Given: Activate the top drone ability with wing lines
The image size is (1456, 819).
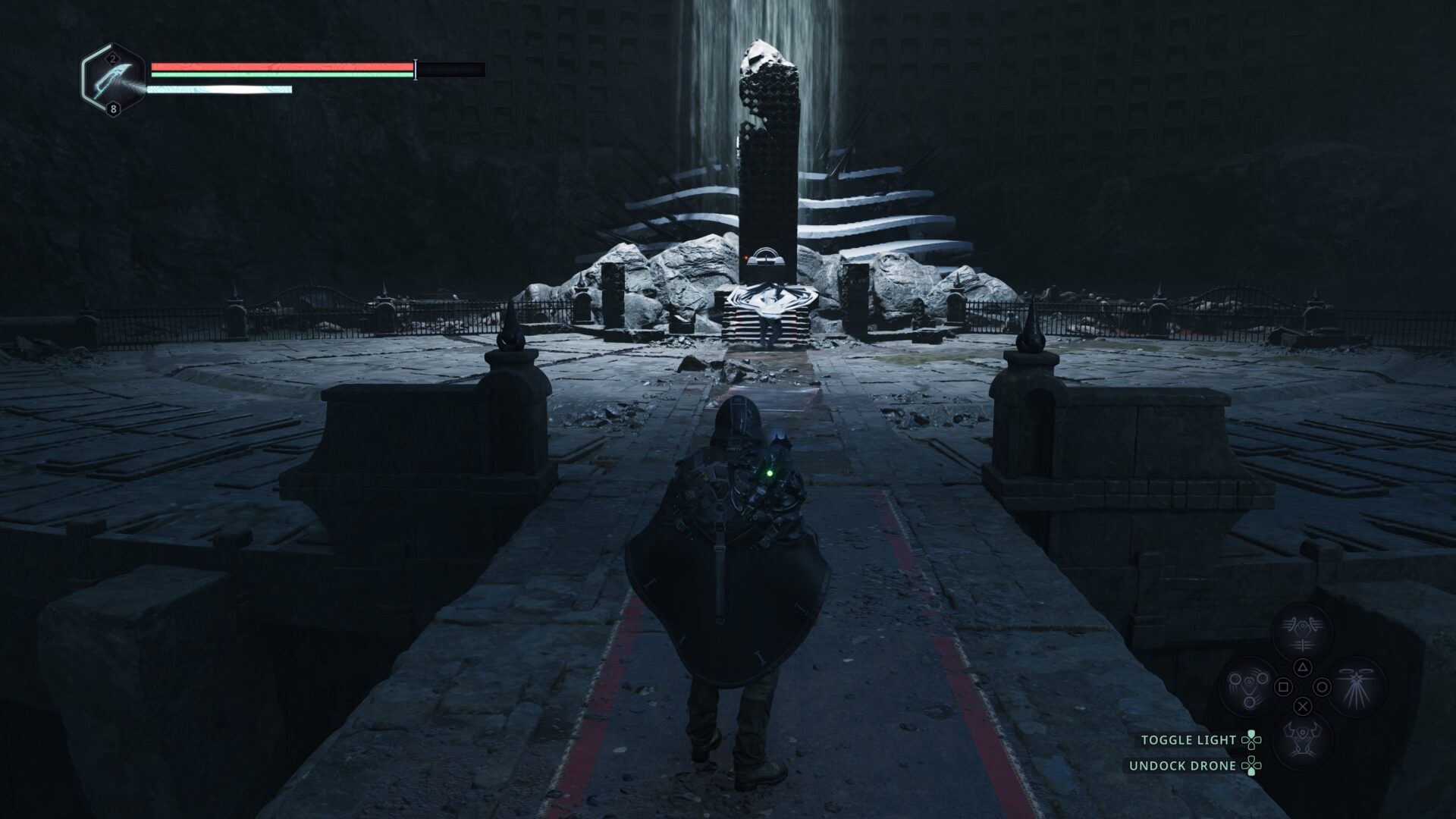Looking at the screenshot, I should tap(1302, 632).
